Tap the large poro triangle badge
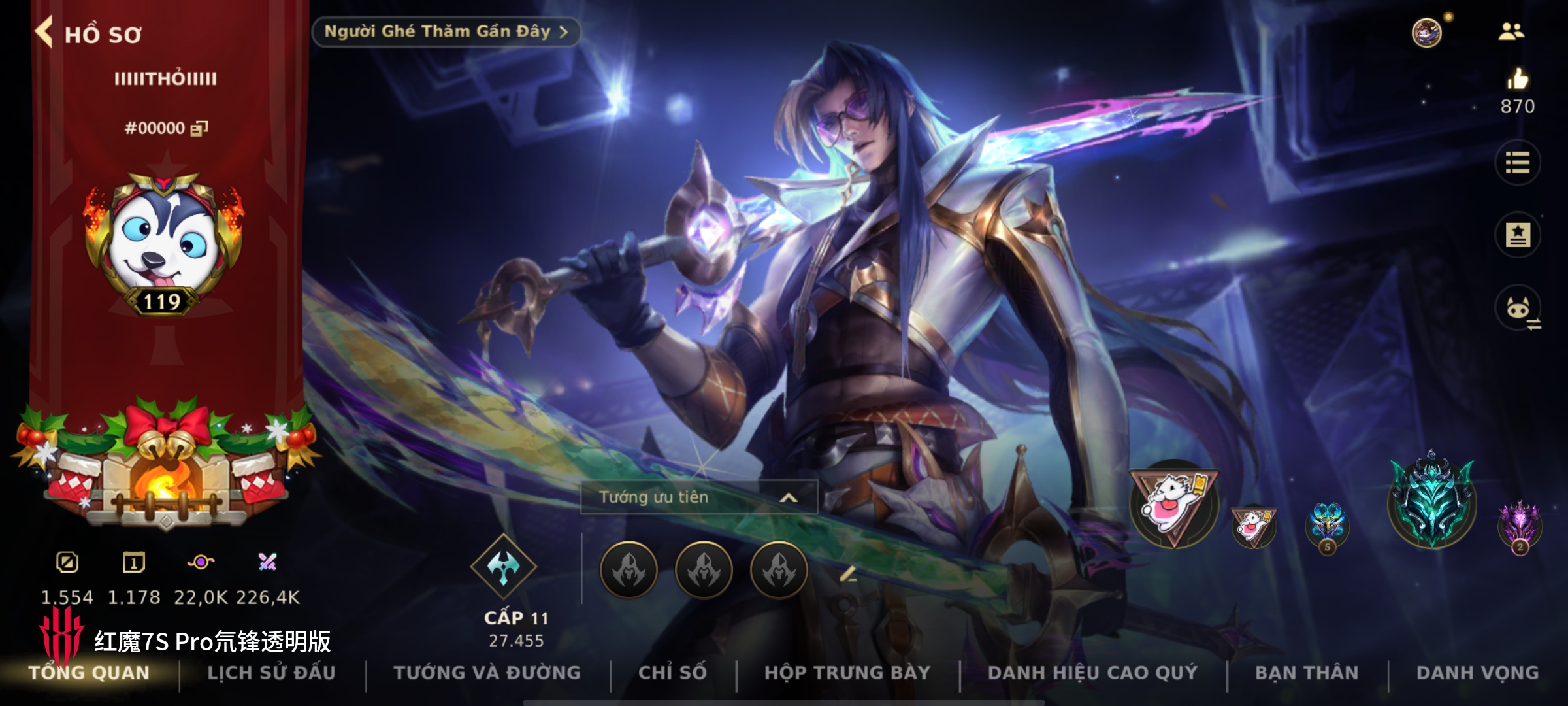This screenshot has height=706, width=1568. [1174, 504]
